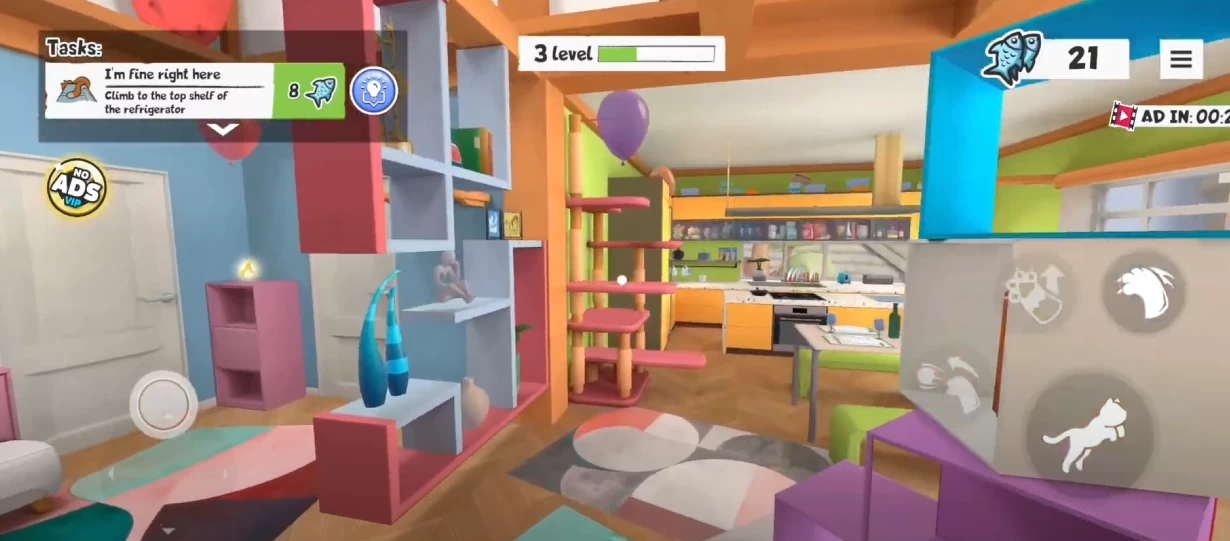Image resolution: width=1230 pixels, height=541 pixels.
Task: Use the cat claw scratch button
Action: tap(1144, 292)
